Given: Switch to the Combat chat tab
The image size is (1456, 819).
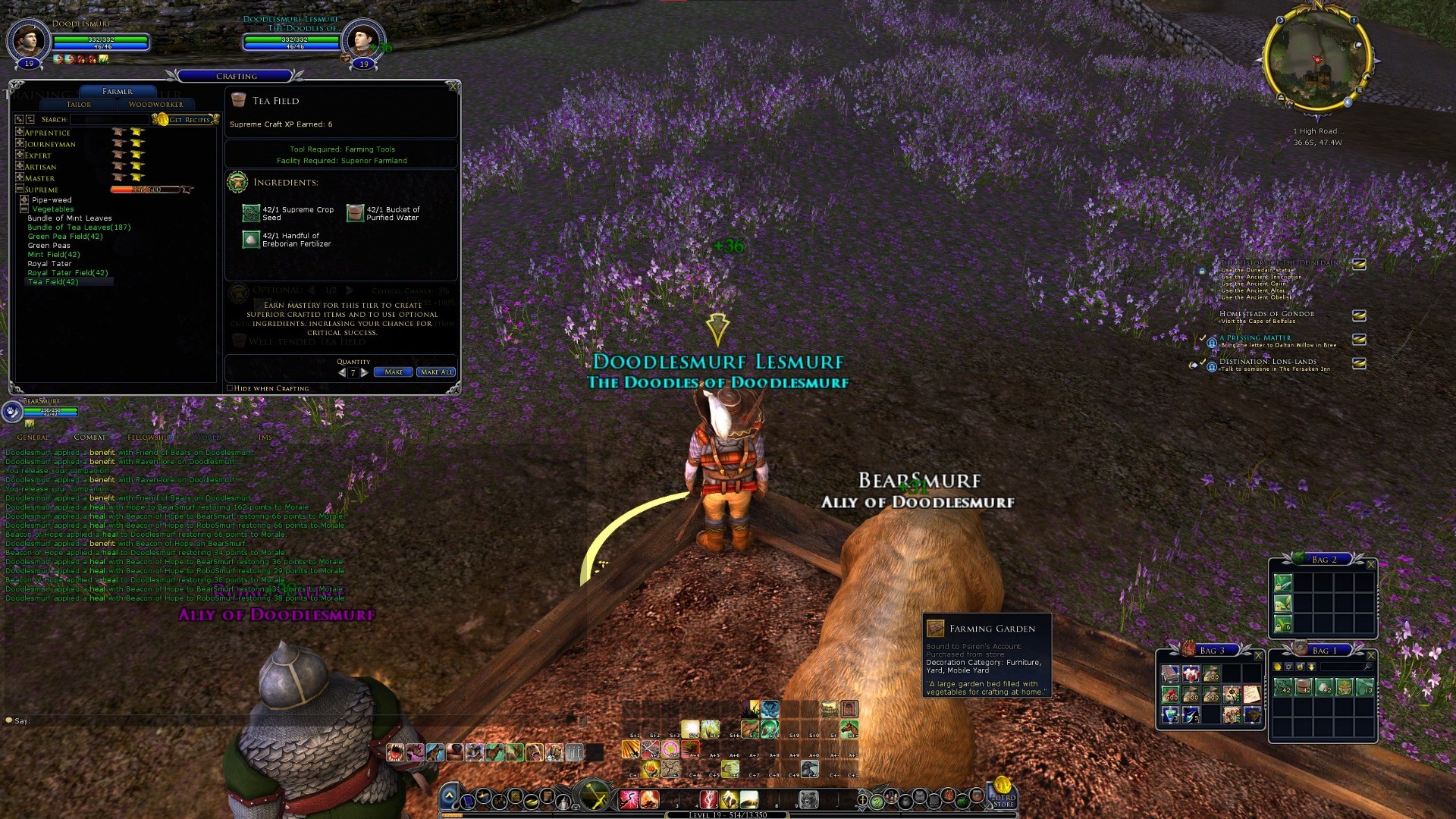Looking at the screenshot, I should (x=89, y=438).
